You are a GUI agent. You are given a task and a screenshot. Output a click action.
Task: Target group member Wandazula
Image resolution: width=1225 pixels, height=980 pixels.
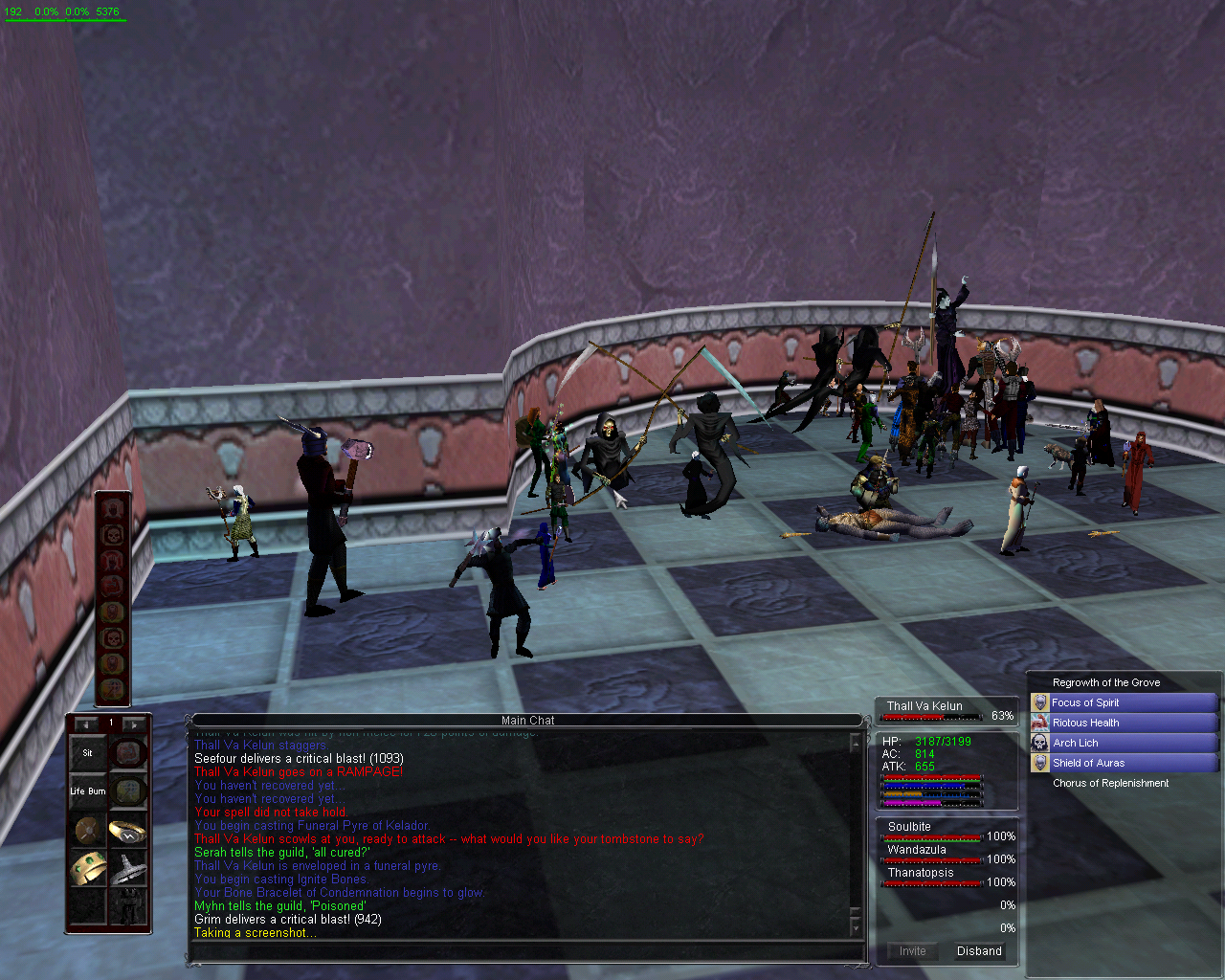click(x=916, y=850)
